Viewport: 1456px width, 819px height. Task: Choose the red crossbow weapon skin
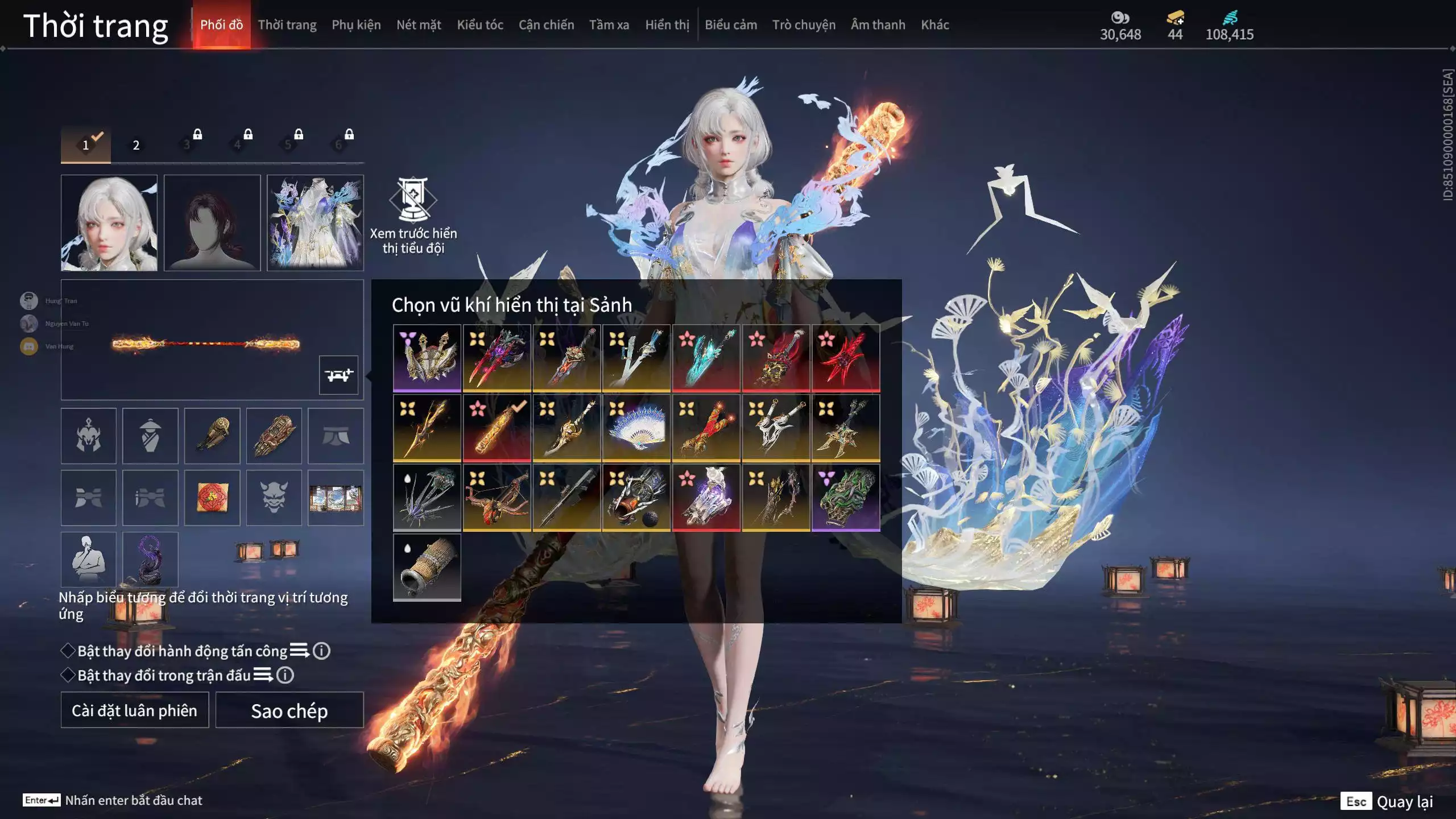(x=497, y=498)
